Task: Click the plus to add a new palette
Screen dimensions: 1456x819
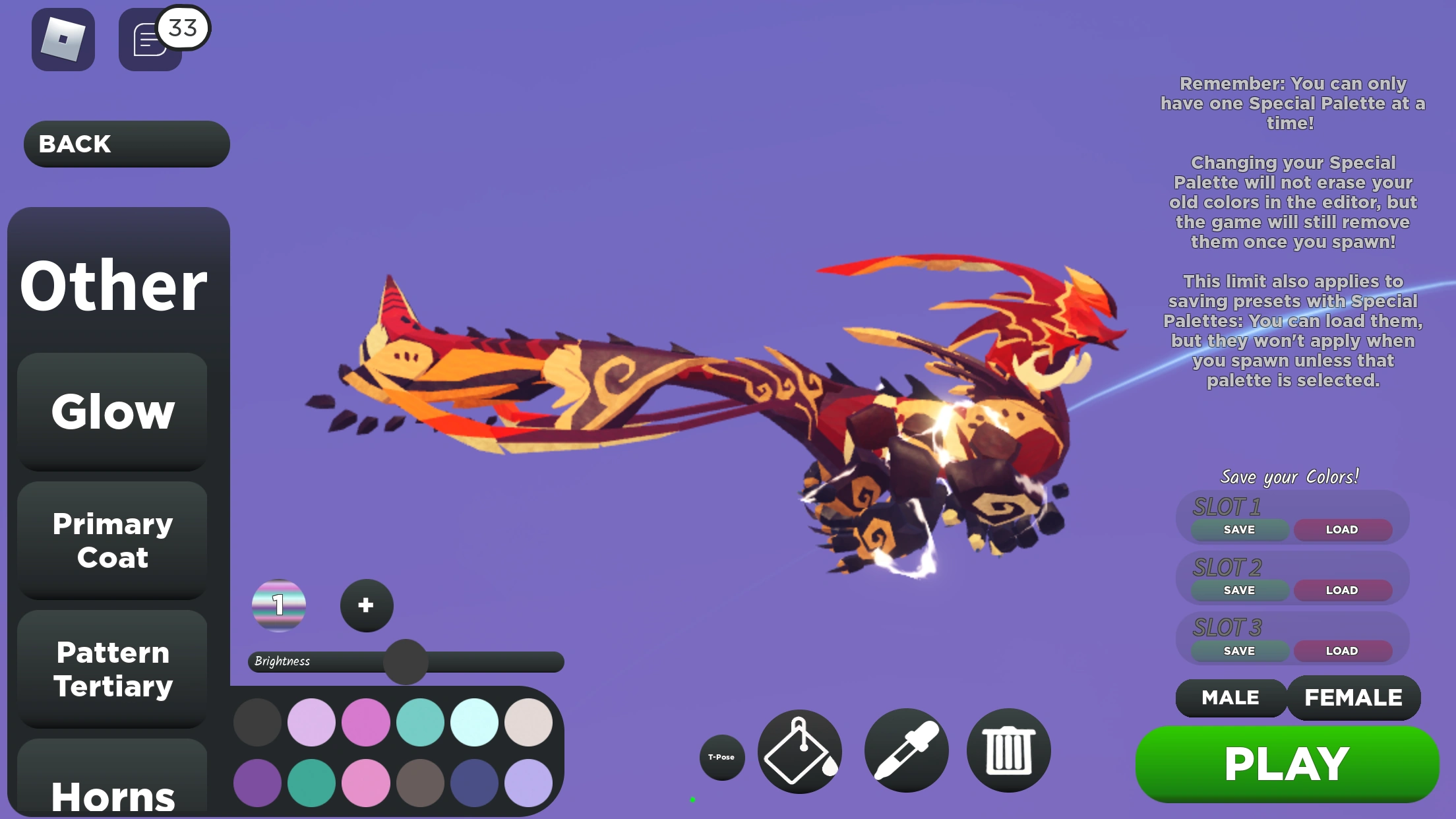Action: coord(366,605)
